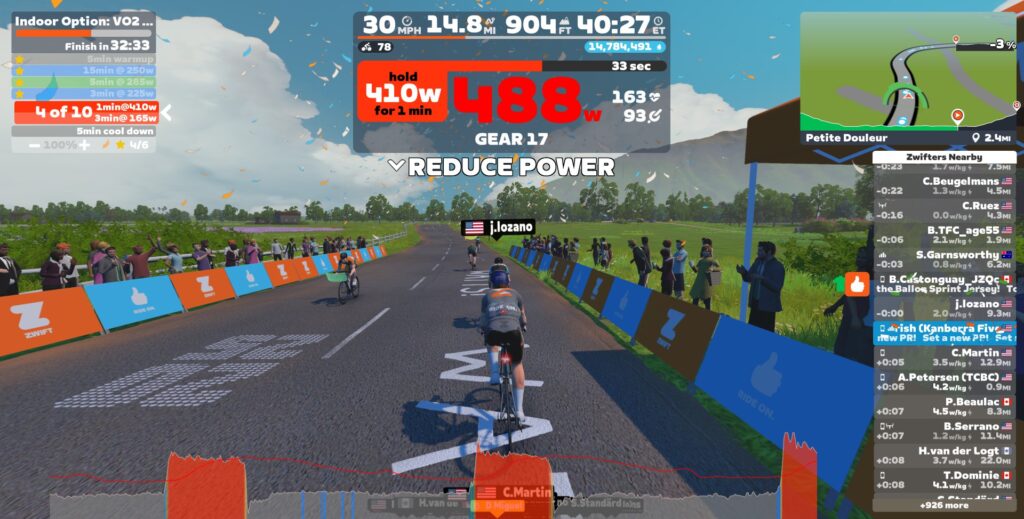Open the power and speed stats panel
Screen dimensions: 1024x519
511,82
